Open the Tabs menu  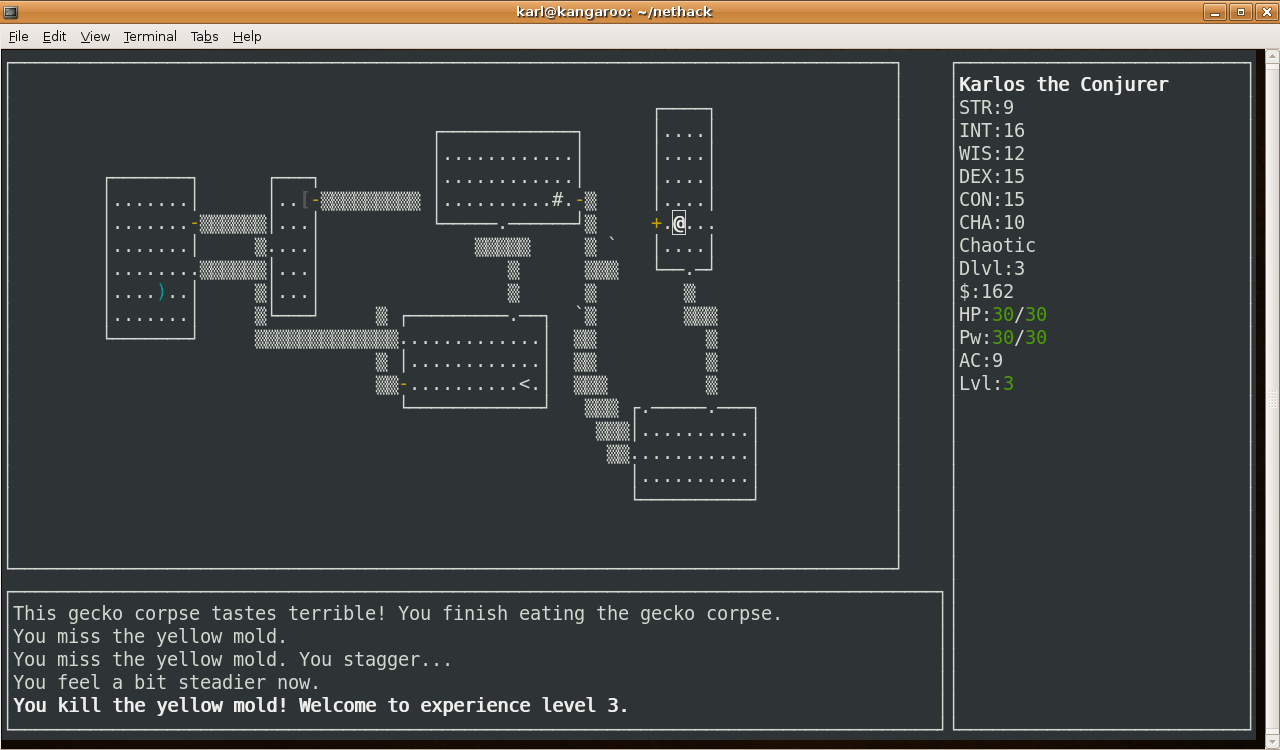click(x=204, y=36)
